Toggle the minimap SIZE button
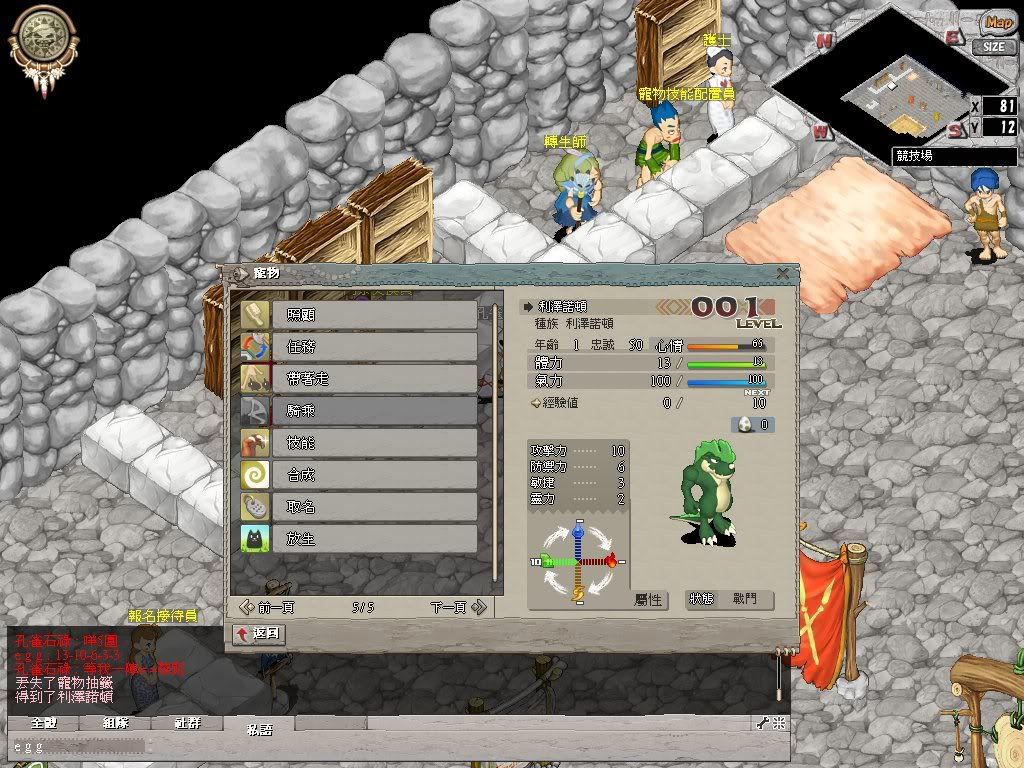This screenshot has width=1024, height=768. pyautogui.click(x=993, y=46)
